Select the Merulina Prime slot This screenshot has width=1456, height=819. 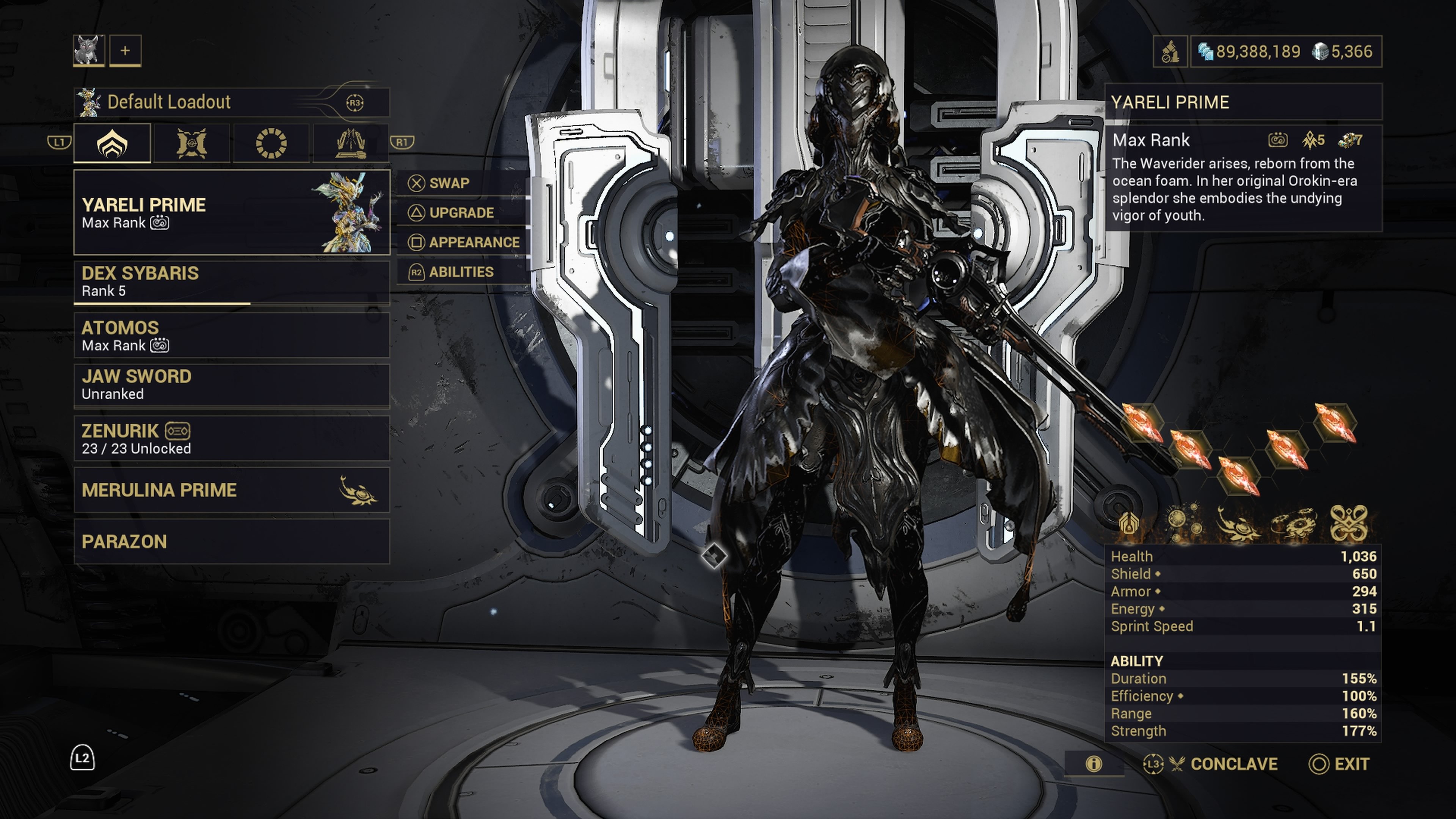(x=231, y=490)
